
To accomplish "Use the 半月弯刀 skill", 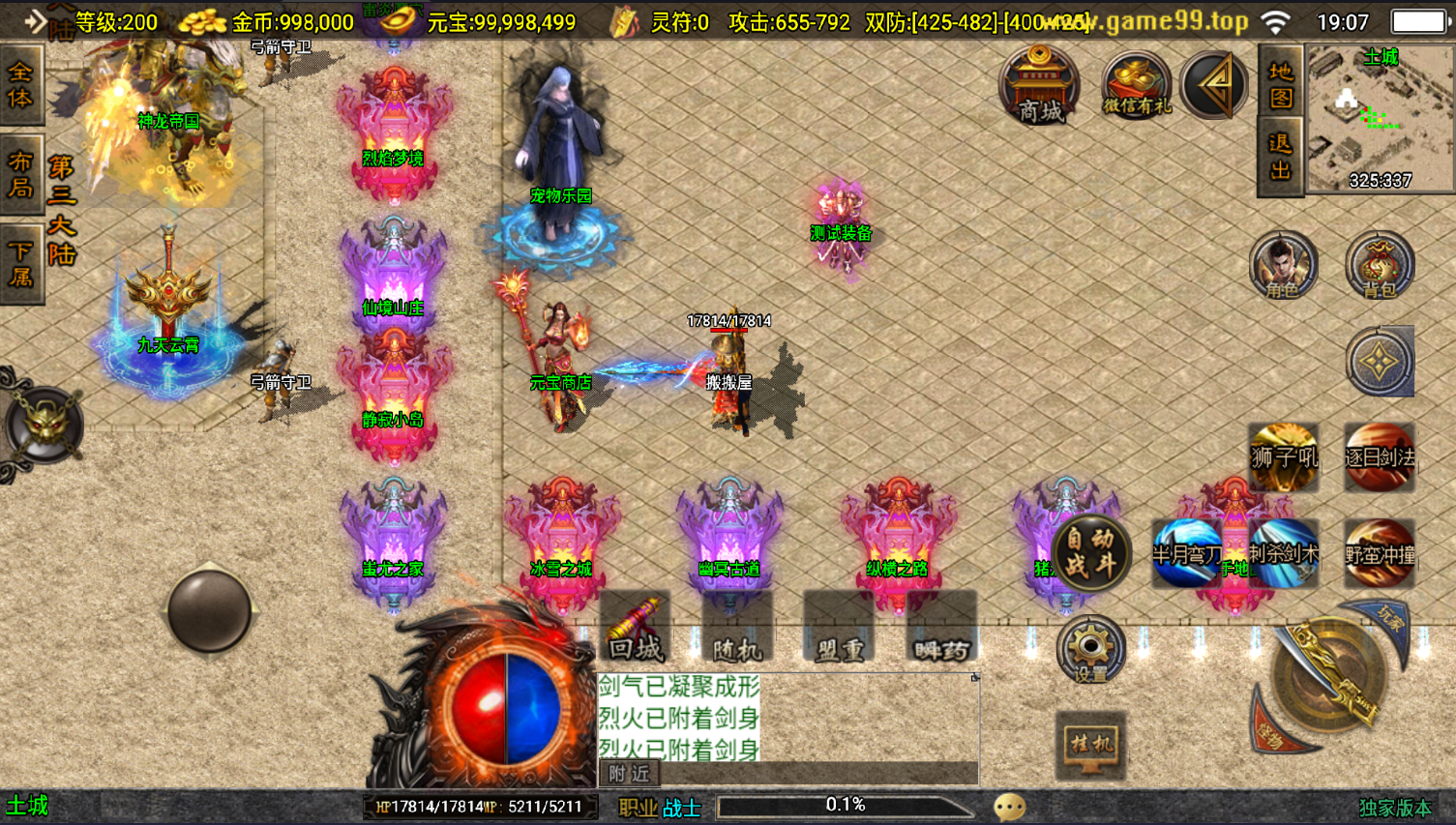I will 1186,553.
